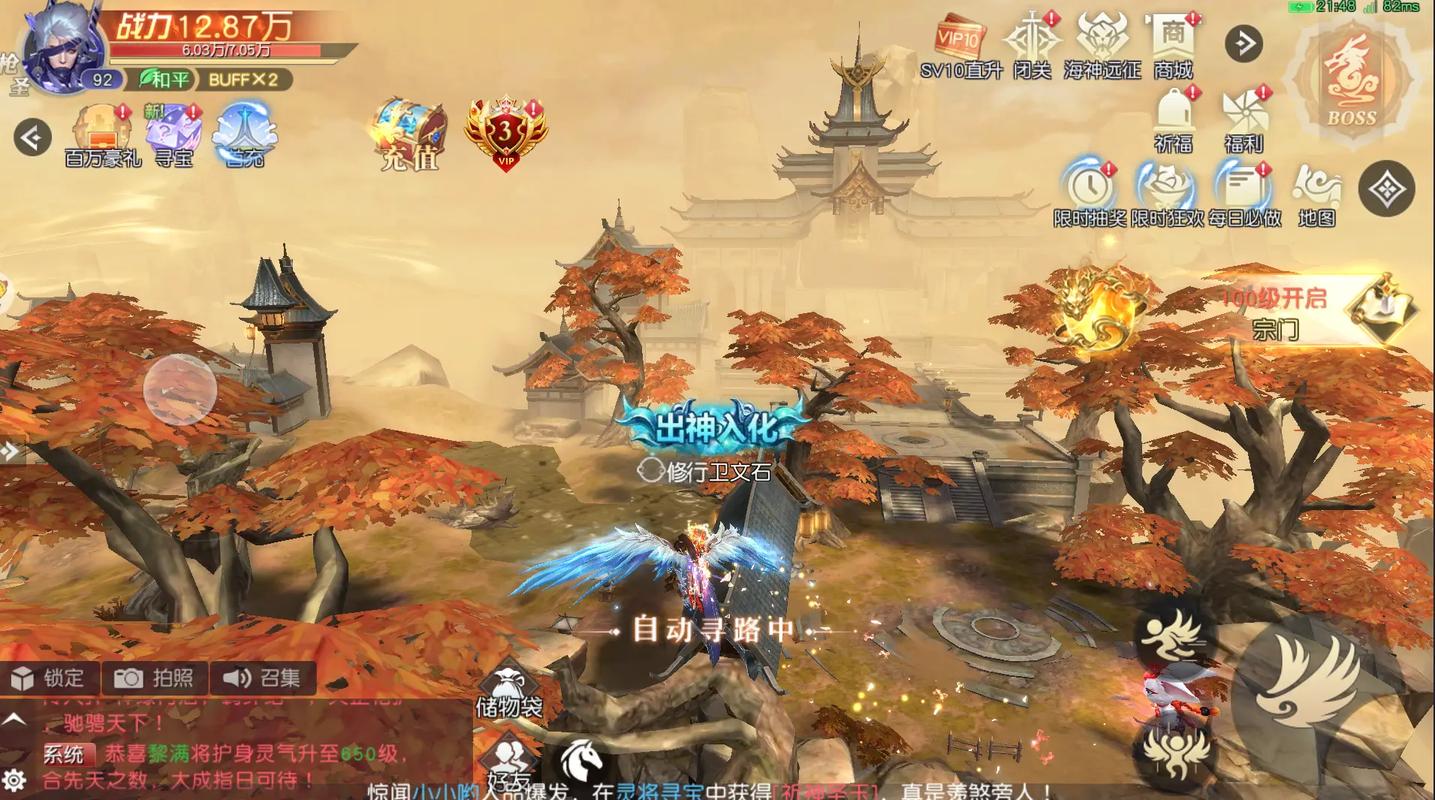The width and height of the screenshot is (1435, 800).
Task: Open the 储物袋 storage bag
Action: 509,690
